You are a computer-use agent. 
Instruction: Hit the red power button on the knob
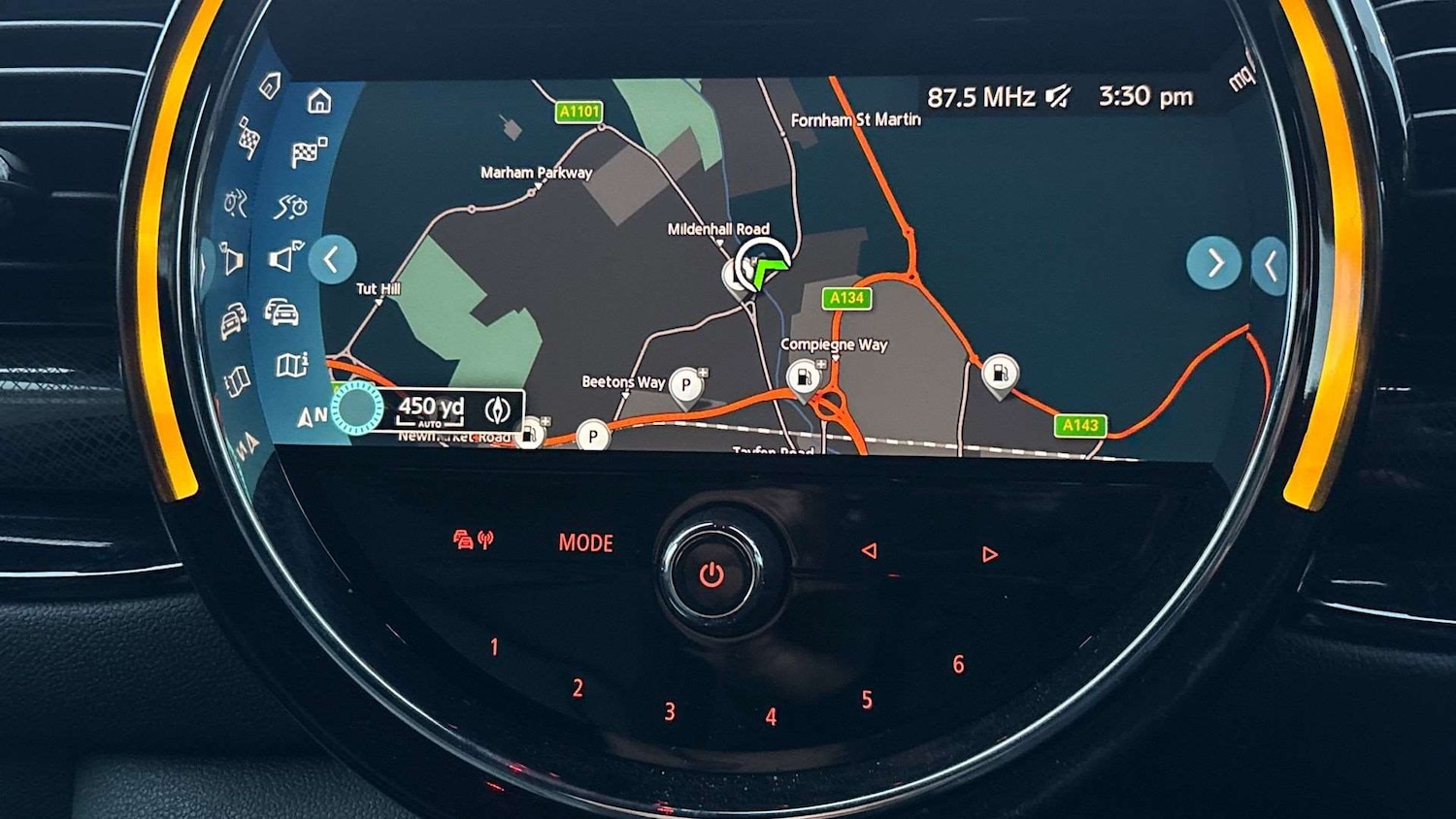(x=711, y=575)
